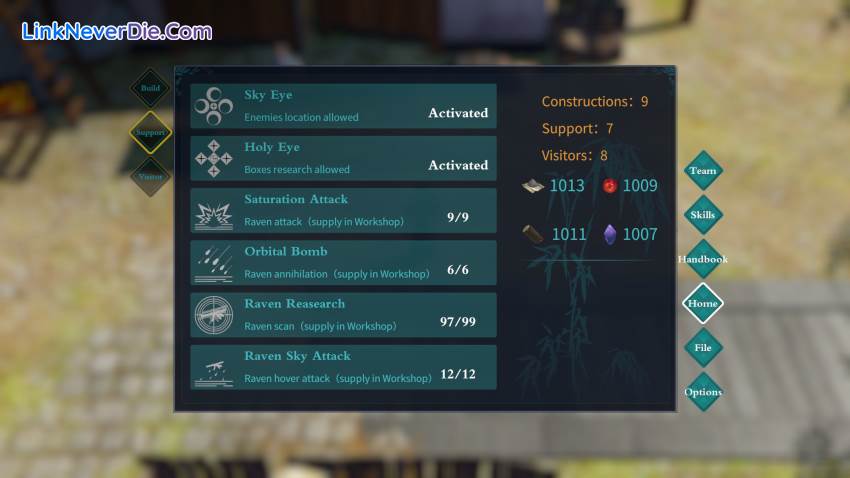The height and width of the screenshot is (478, 850).
Task: Open the Options menu
Action: (703, 392)
